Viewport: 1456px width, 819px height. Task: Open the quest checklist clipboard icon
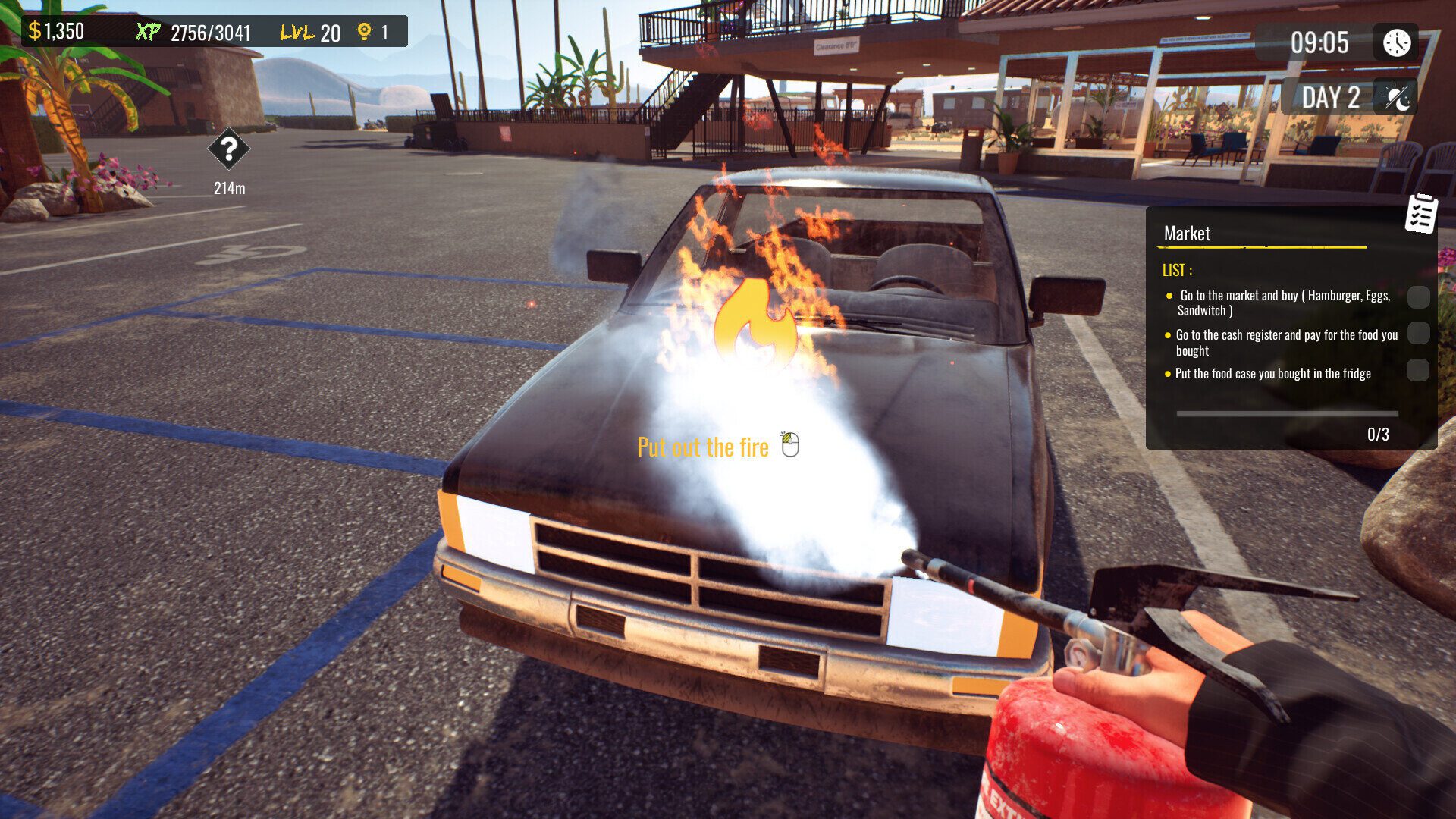pos(1421,213)
